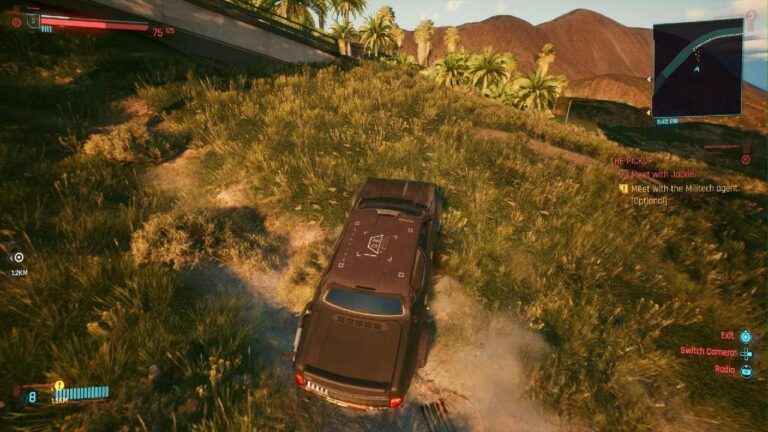The image size is (768, 432).
Task: Click the yellow exclamation quest marker
Action: click(59, 384)
